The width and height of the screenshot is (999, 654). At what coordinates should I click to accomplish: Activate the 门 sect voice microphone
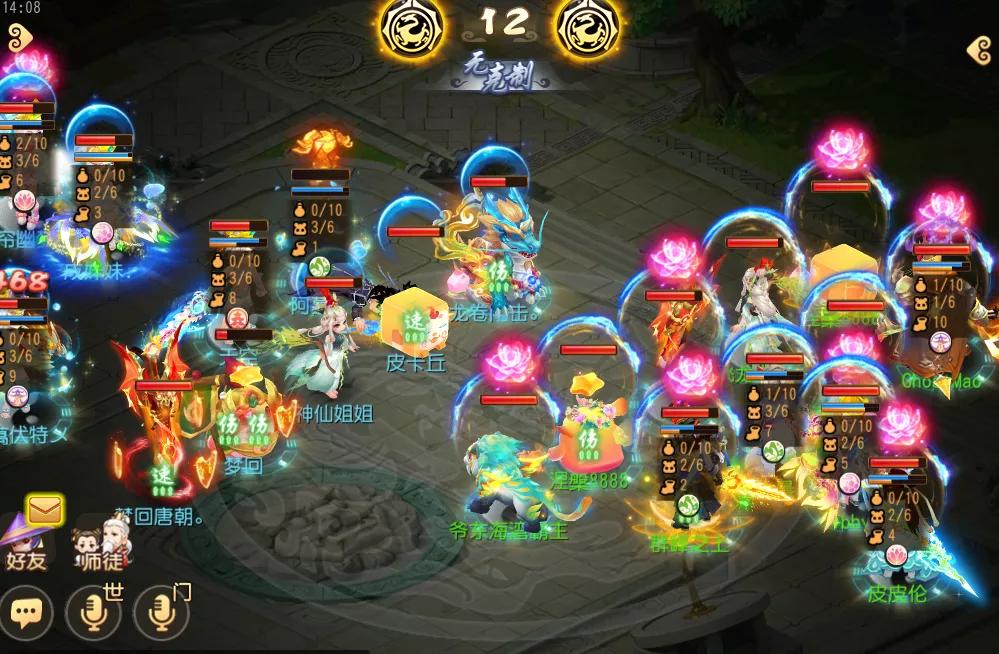pyautogui.click(x=160, y=612)
